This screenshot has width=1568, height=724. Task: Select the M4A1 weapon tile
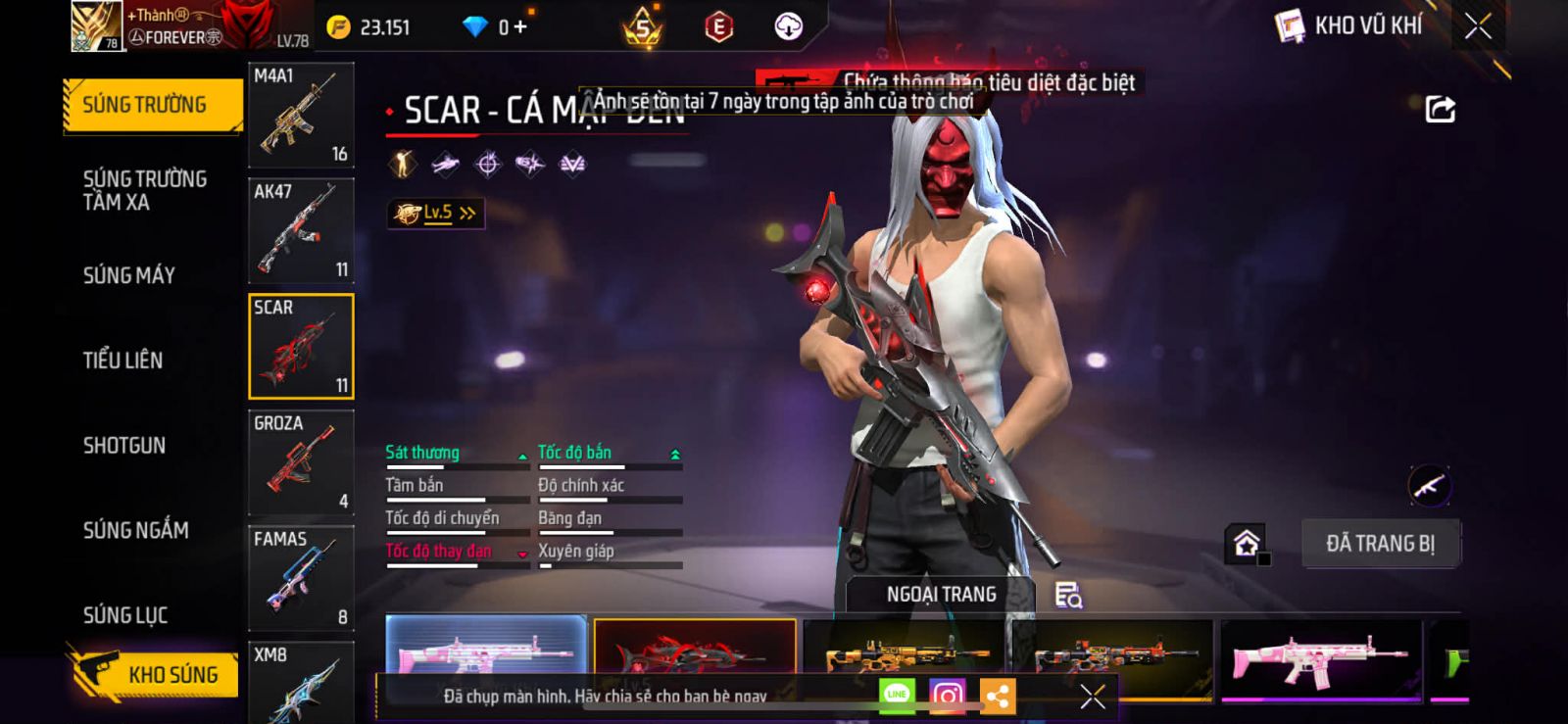pos(301,115)
